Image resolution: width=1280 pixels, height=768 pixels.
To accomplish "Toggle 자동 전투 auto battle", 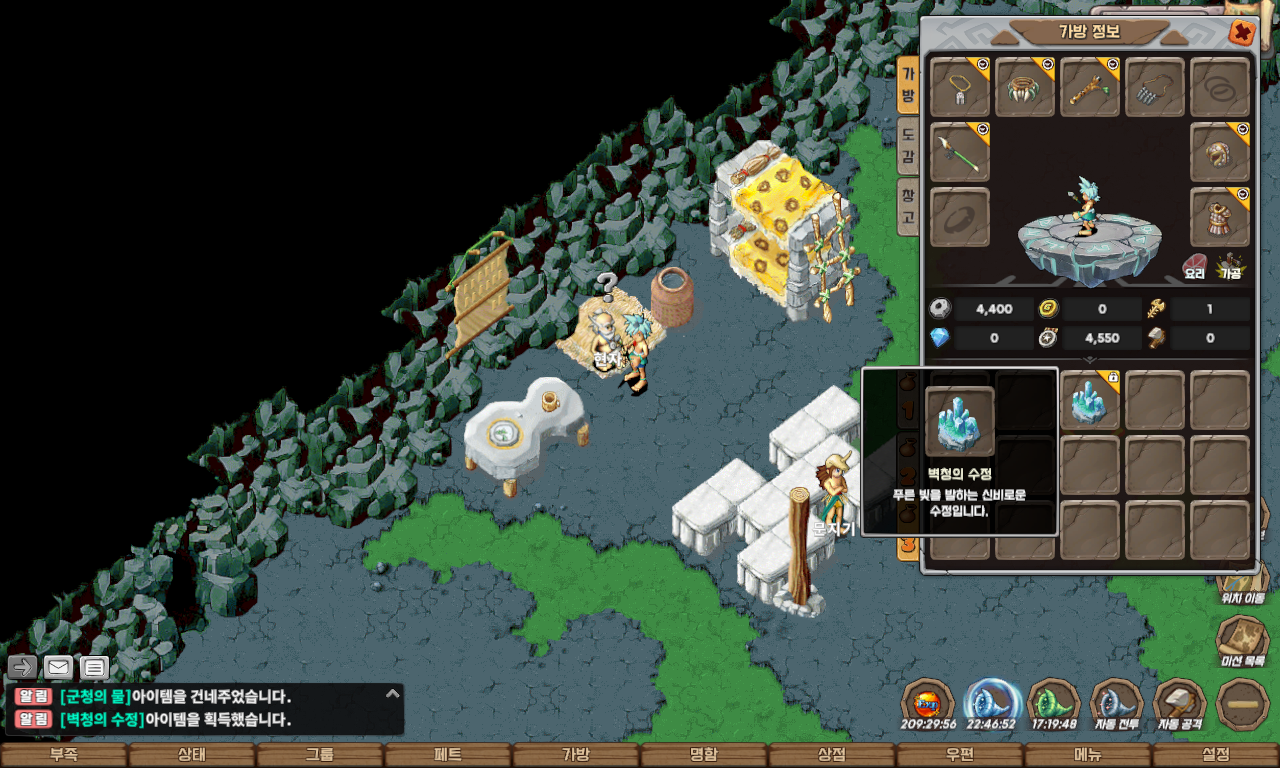I will click(1116, 703).
